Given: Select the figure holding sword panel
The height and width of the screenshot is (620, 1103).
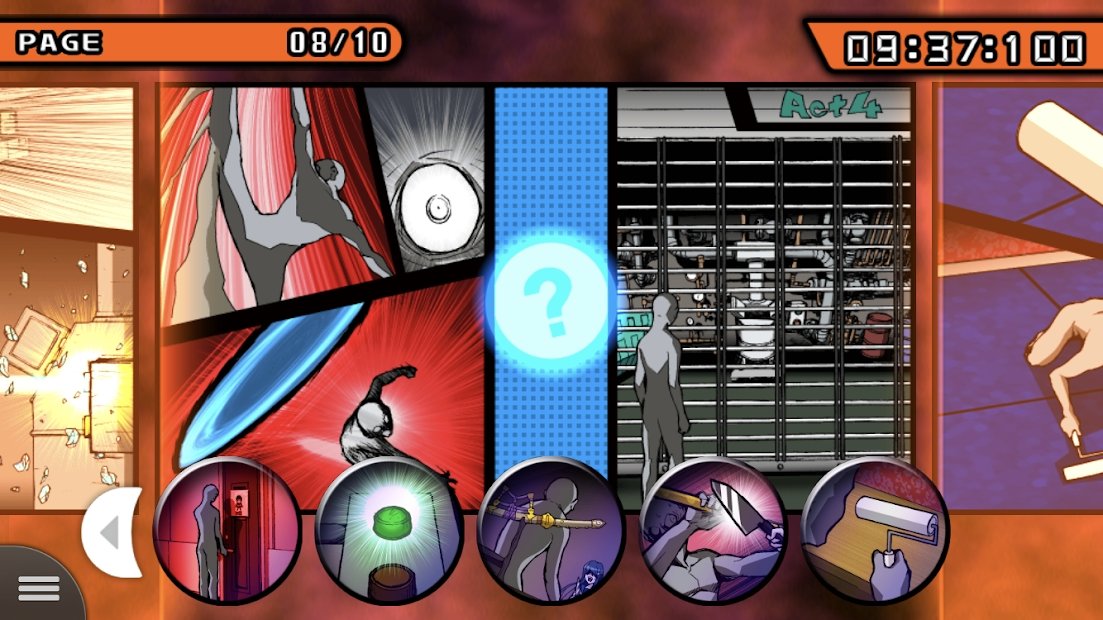Looking at the screenshot, I should click(551, 529).
